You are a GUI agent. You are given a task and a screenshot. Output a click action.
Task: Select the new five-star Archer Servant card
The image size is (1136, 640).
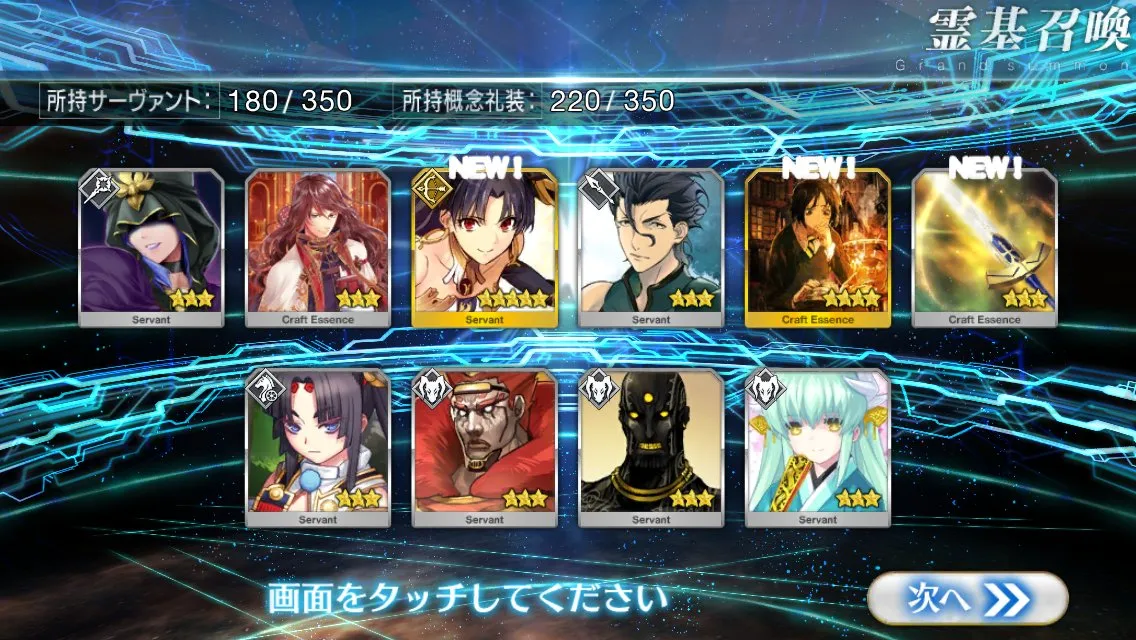pos(485,248)
